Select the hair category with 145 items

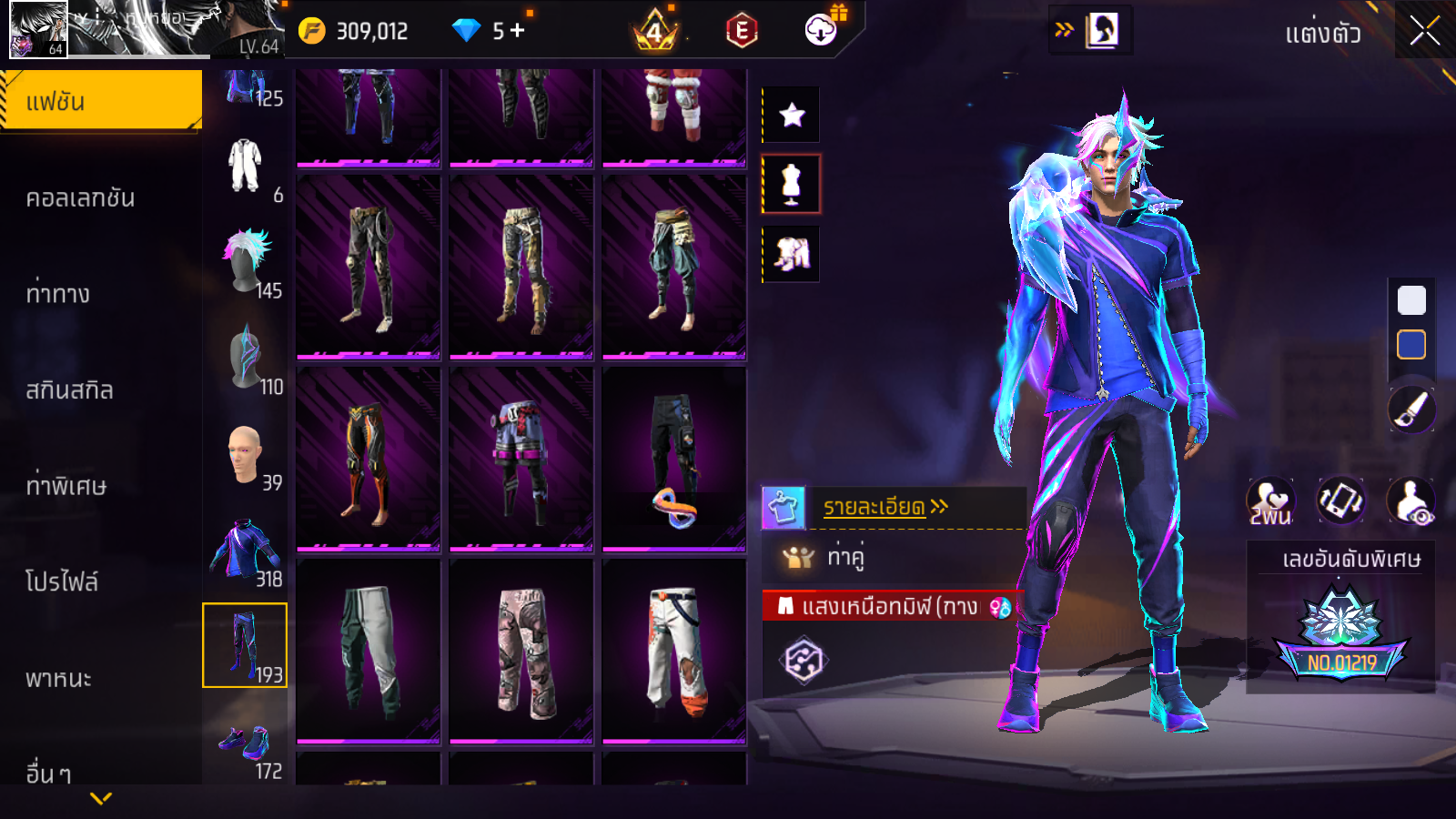pos(248,262)
